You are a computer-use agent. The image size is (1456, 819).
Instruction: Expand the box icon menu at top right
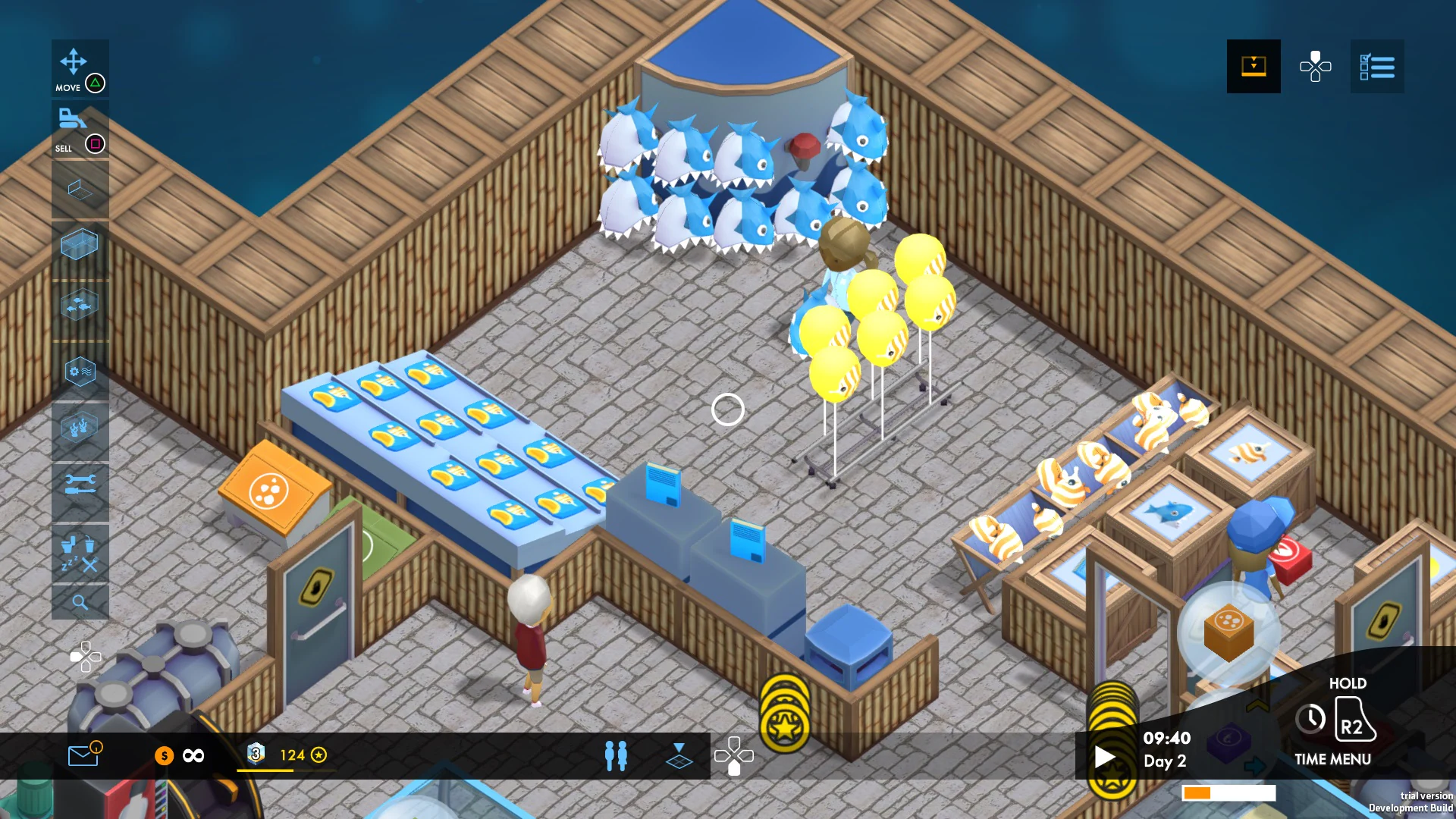pos(1254,67)
